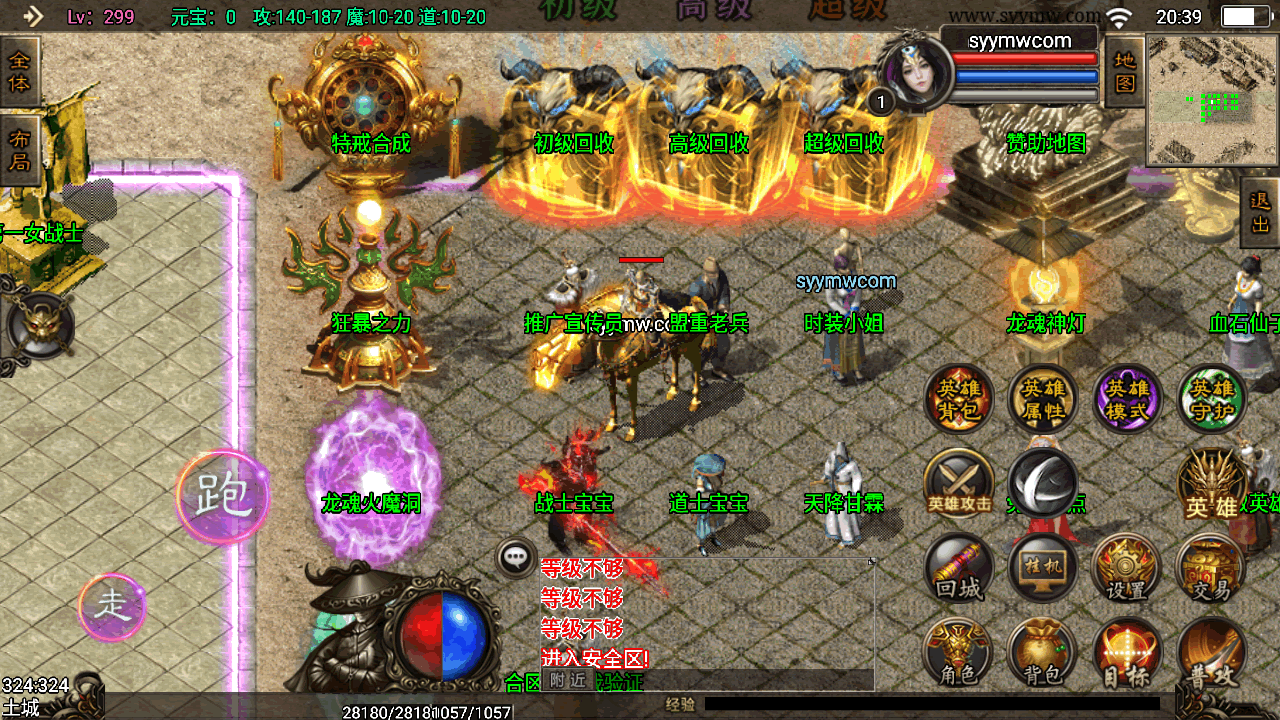Open the 英雄背包 hero bag
Image resolution: width=1280 pixels, height=720 pixels.
[959, 399]
